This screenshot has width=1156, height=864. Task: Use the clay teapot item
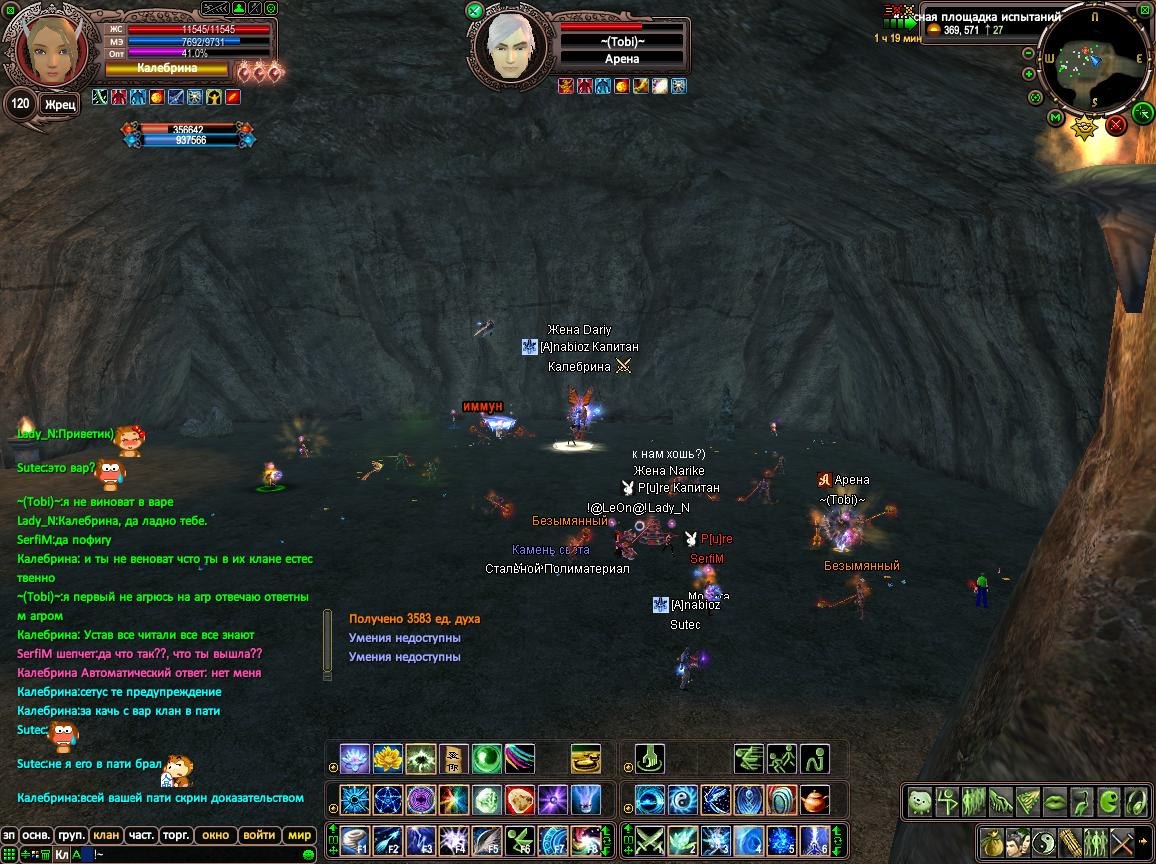point(816,800)
